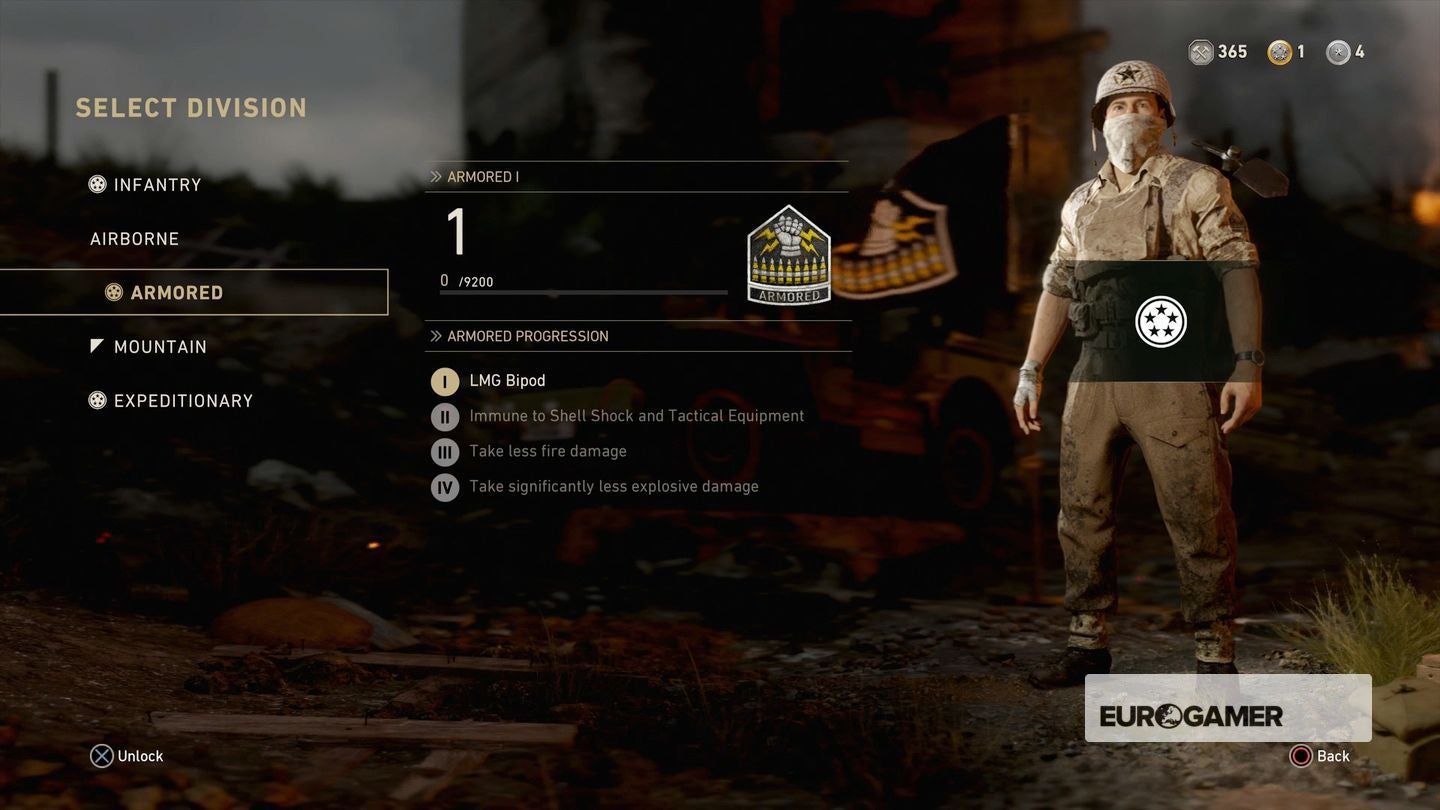Select rank IV explosive damage reduction perk

[x=444, y=487]
